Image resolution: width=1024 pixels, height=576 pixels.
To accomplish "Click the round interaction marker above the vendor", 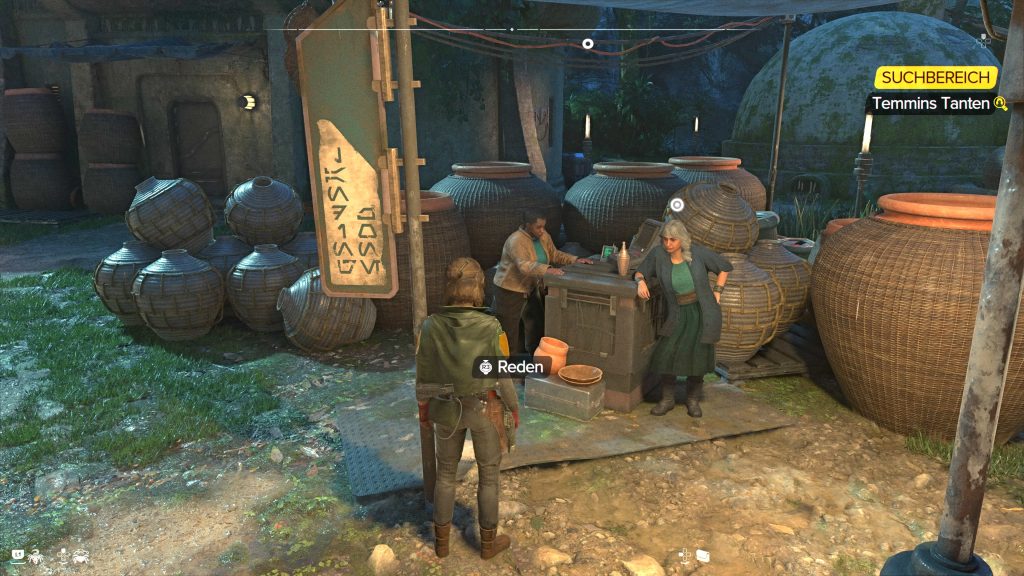I will tap(677, 205).
